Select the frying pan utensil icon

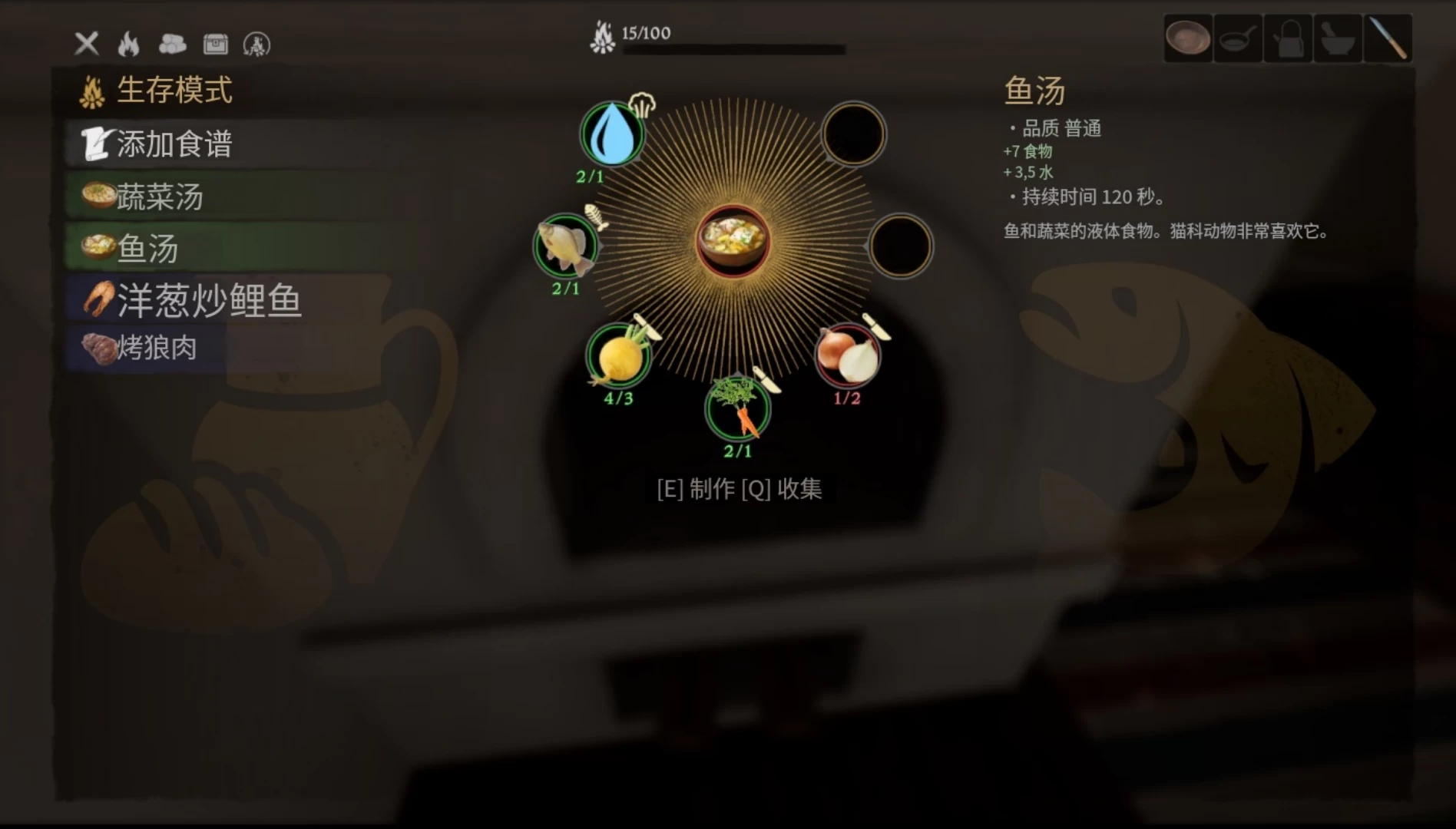coord(1238,38)
